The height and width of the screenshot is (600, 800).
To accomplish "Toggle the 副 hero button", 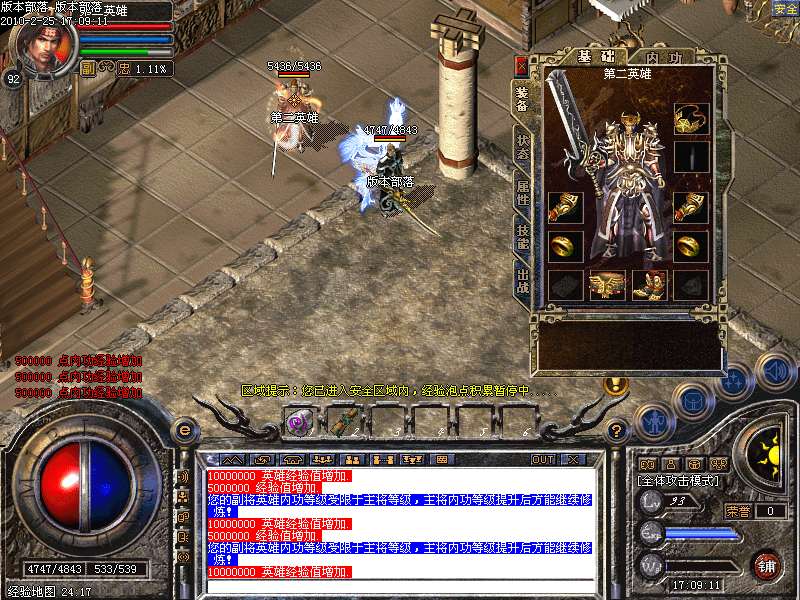I will [88, 69].
